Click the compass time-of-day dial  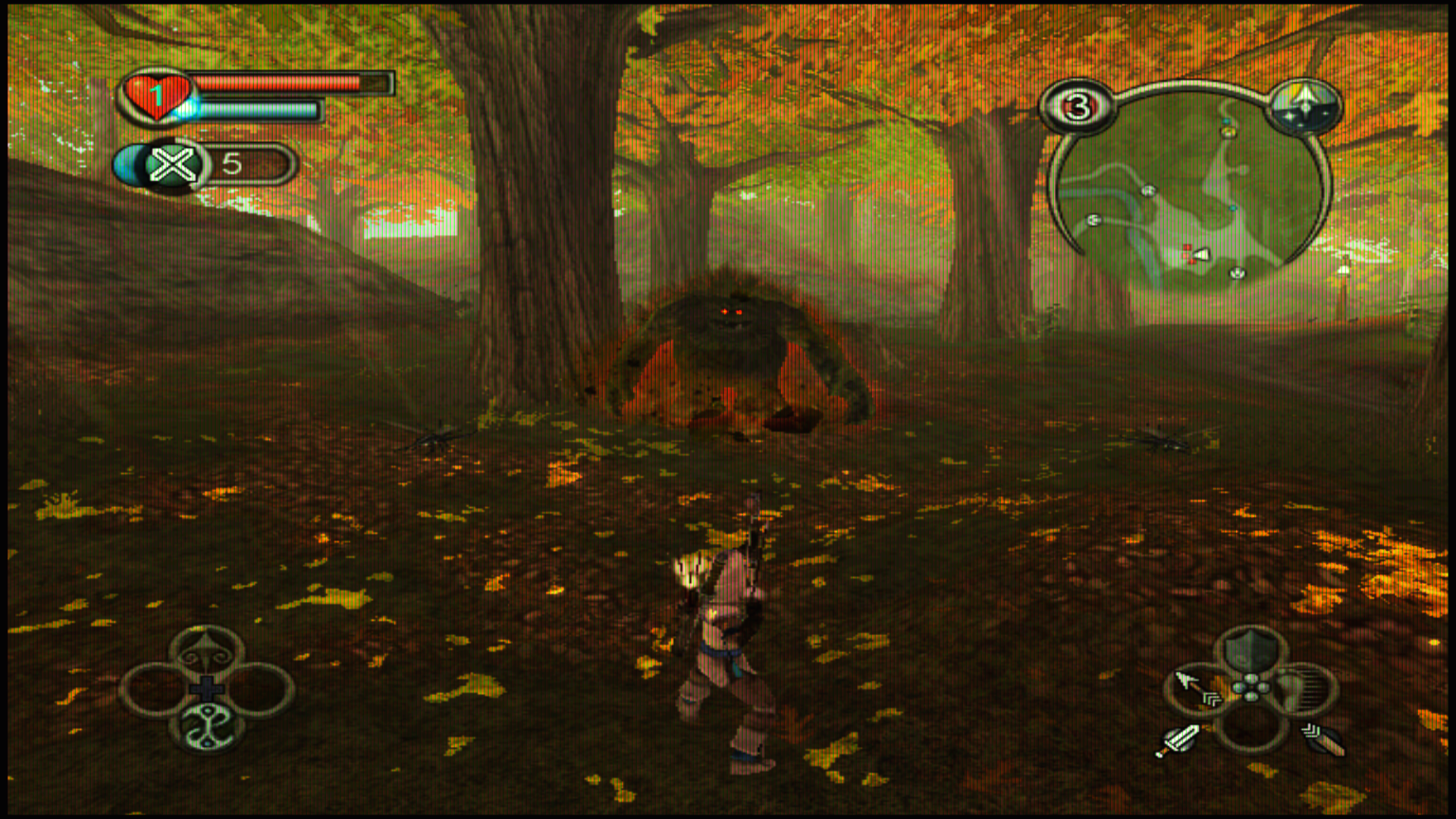[1305, 104]
